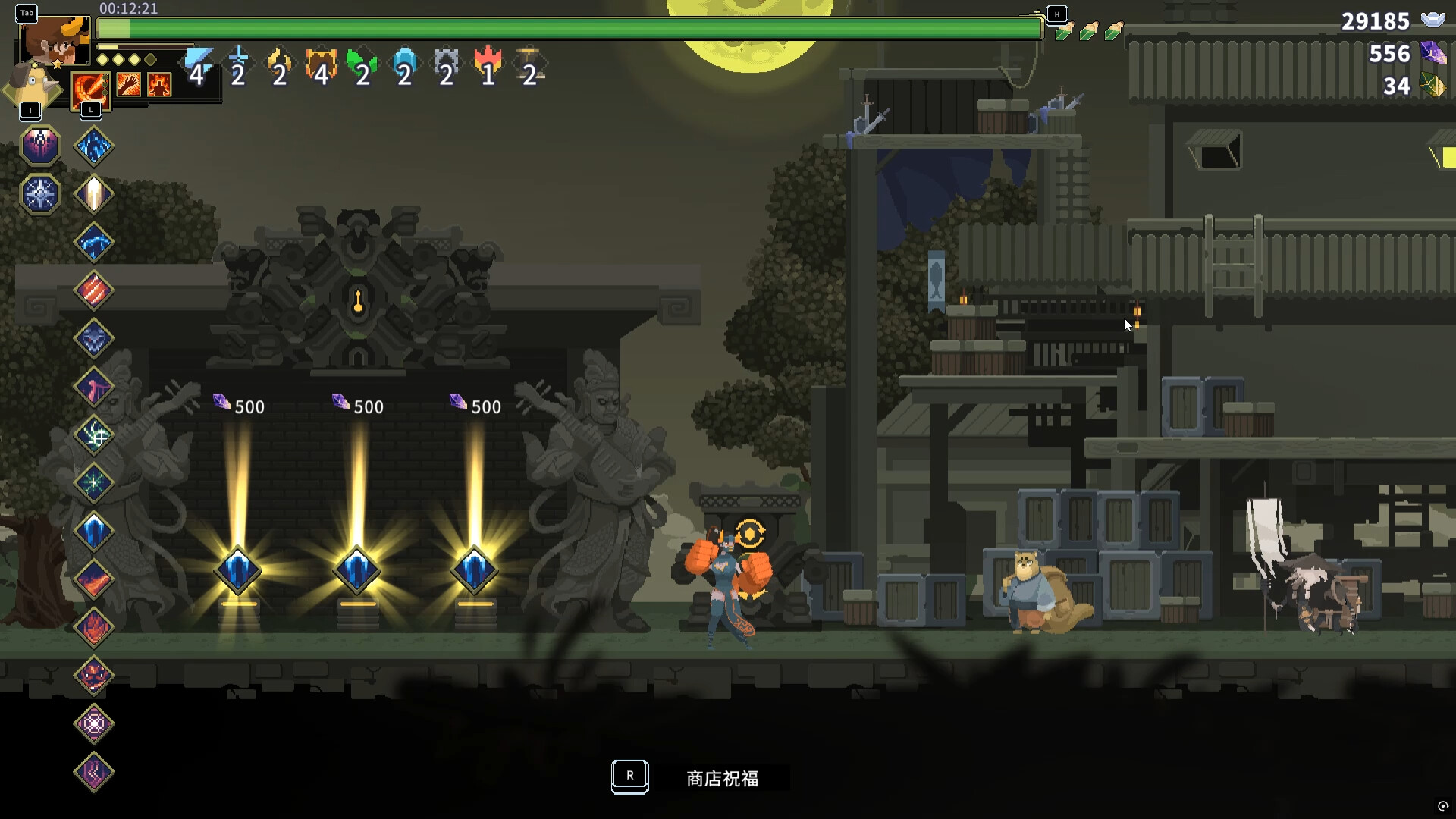Click the green health bar
The image size is (1456, 819).
click(x=569, y=30)
